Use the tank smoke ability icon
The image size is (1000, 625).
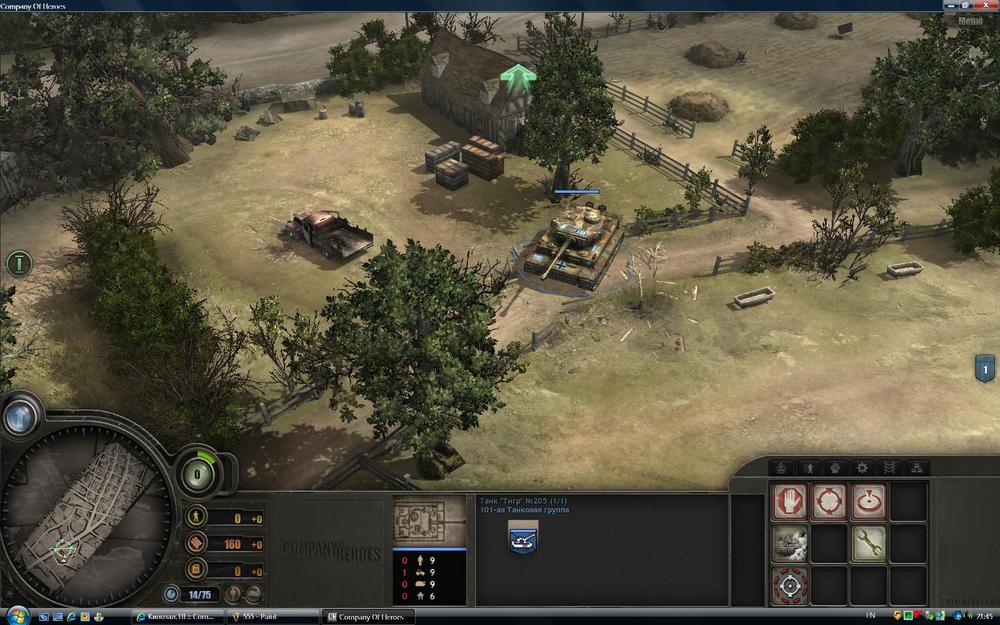click(x=789, y=543)
